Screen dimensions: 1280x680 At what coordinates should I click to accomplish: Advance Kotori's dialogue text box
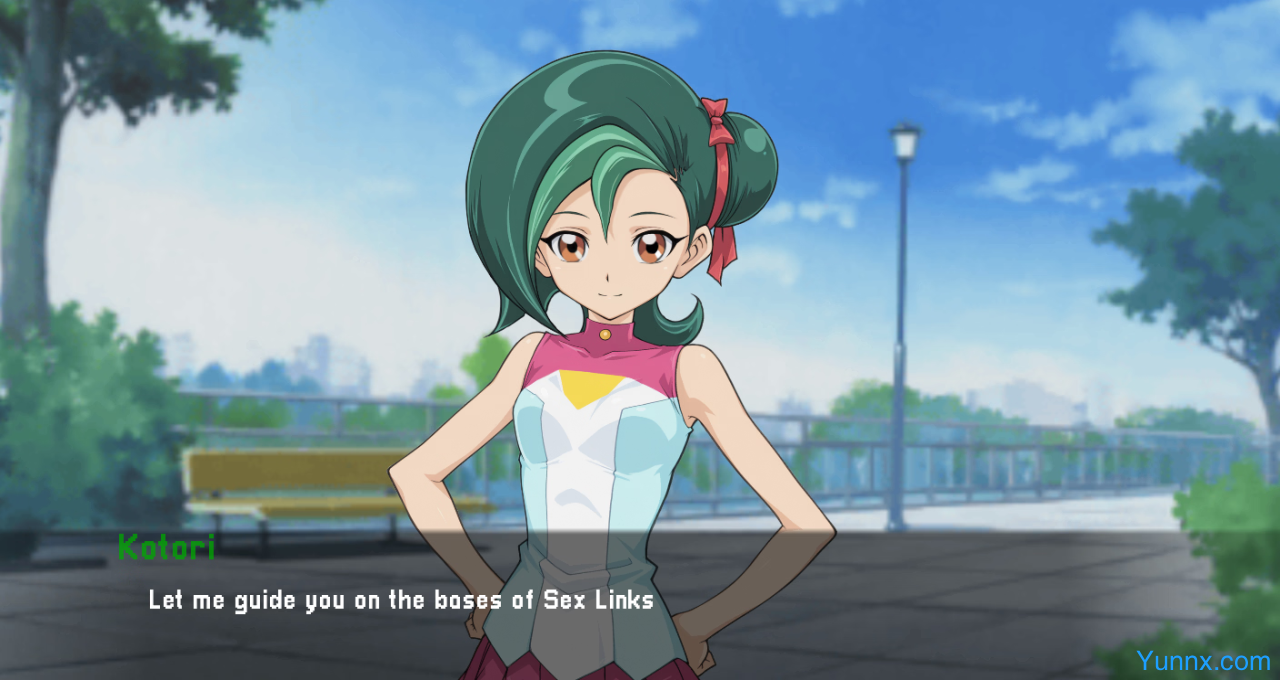tap(640, 600)
